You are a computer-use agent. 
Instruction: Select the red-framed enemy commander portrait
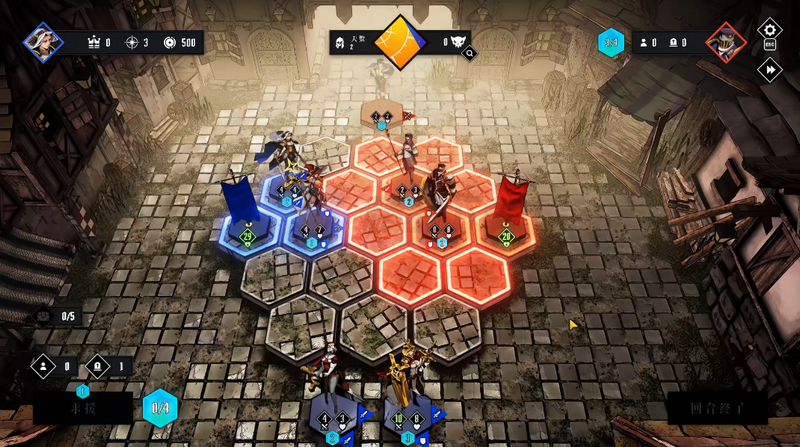click(722, 42)
